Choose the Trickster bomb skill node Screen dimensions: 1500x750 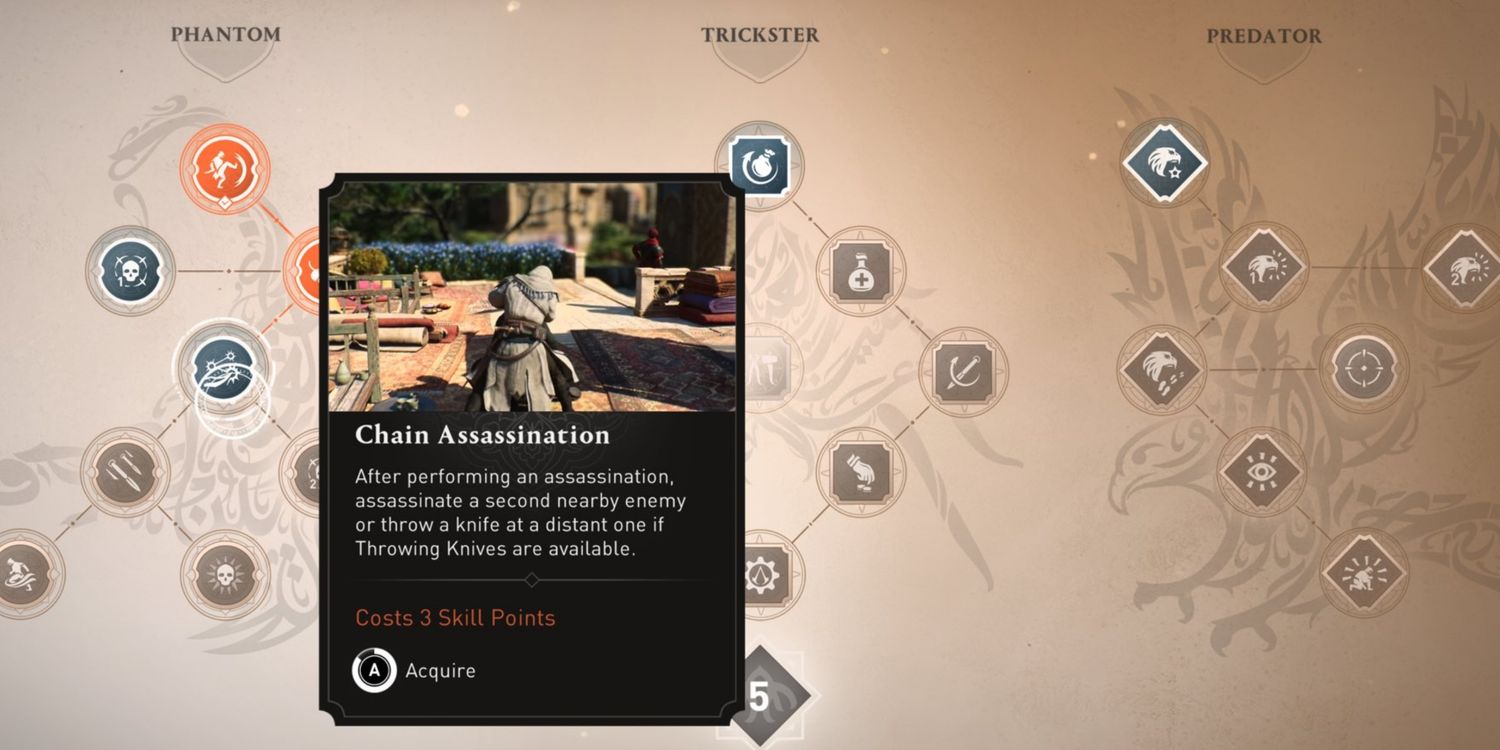[759, 166]
